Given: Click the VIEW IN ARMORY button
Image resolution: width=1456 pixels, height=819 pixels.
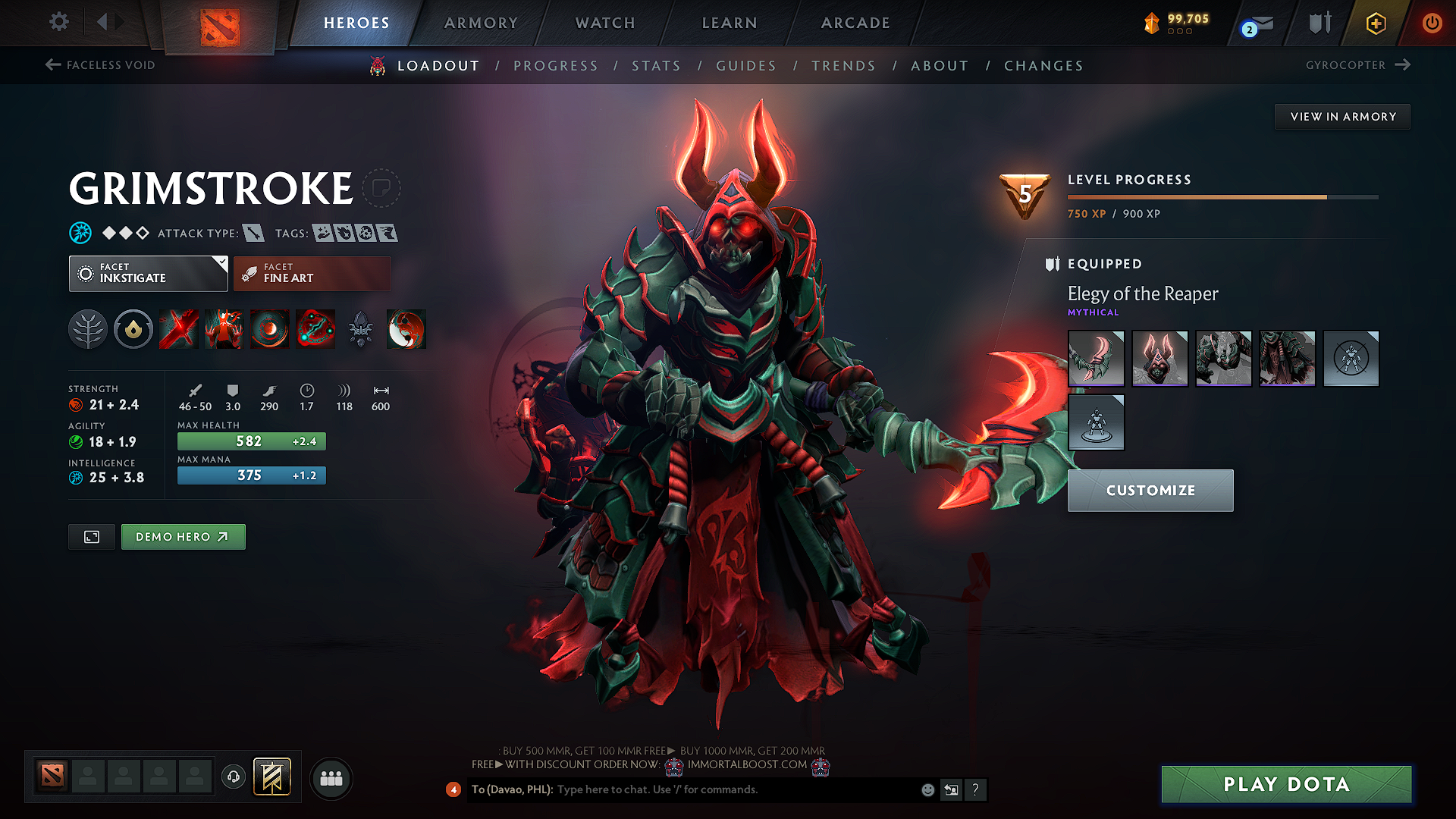Looking at the screenshot, I should [1342, 116].
